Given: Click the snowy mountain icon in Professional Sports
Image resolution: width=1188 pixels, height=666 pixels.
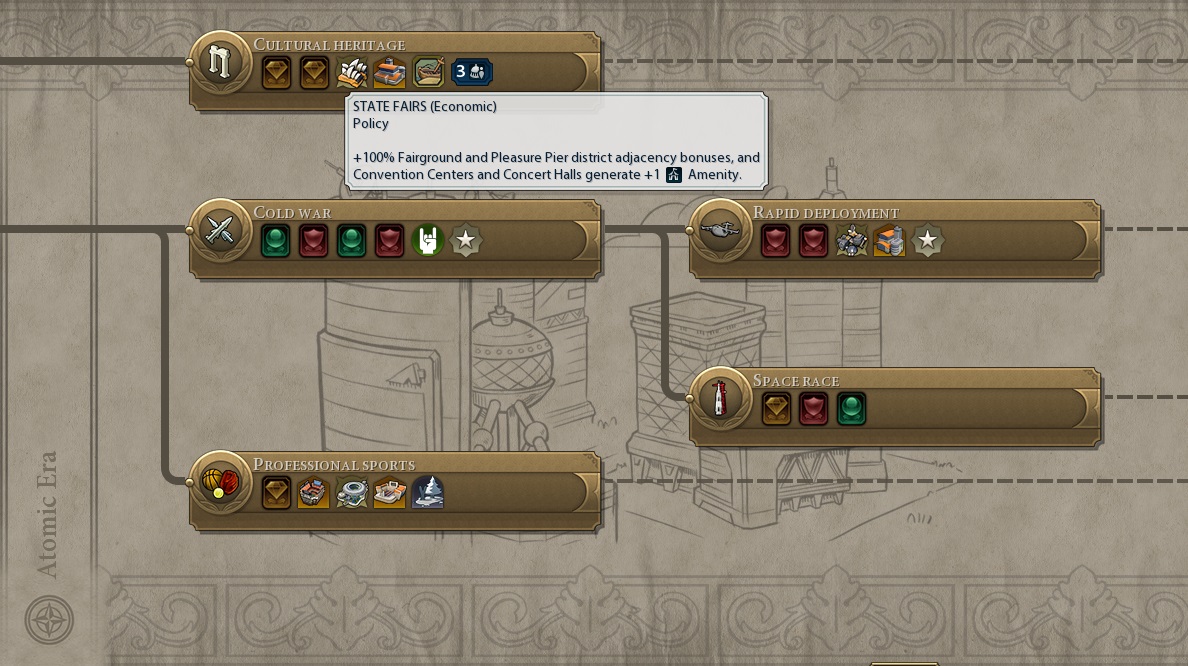Looking at the screenshot, I should 427,492.
